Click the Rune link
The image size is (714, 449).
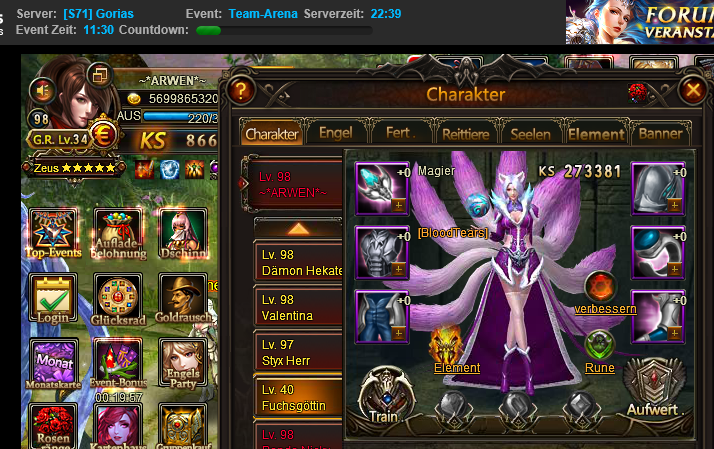point(599,367)
